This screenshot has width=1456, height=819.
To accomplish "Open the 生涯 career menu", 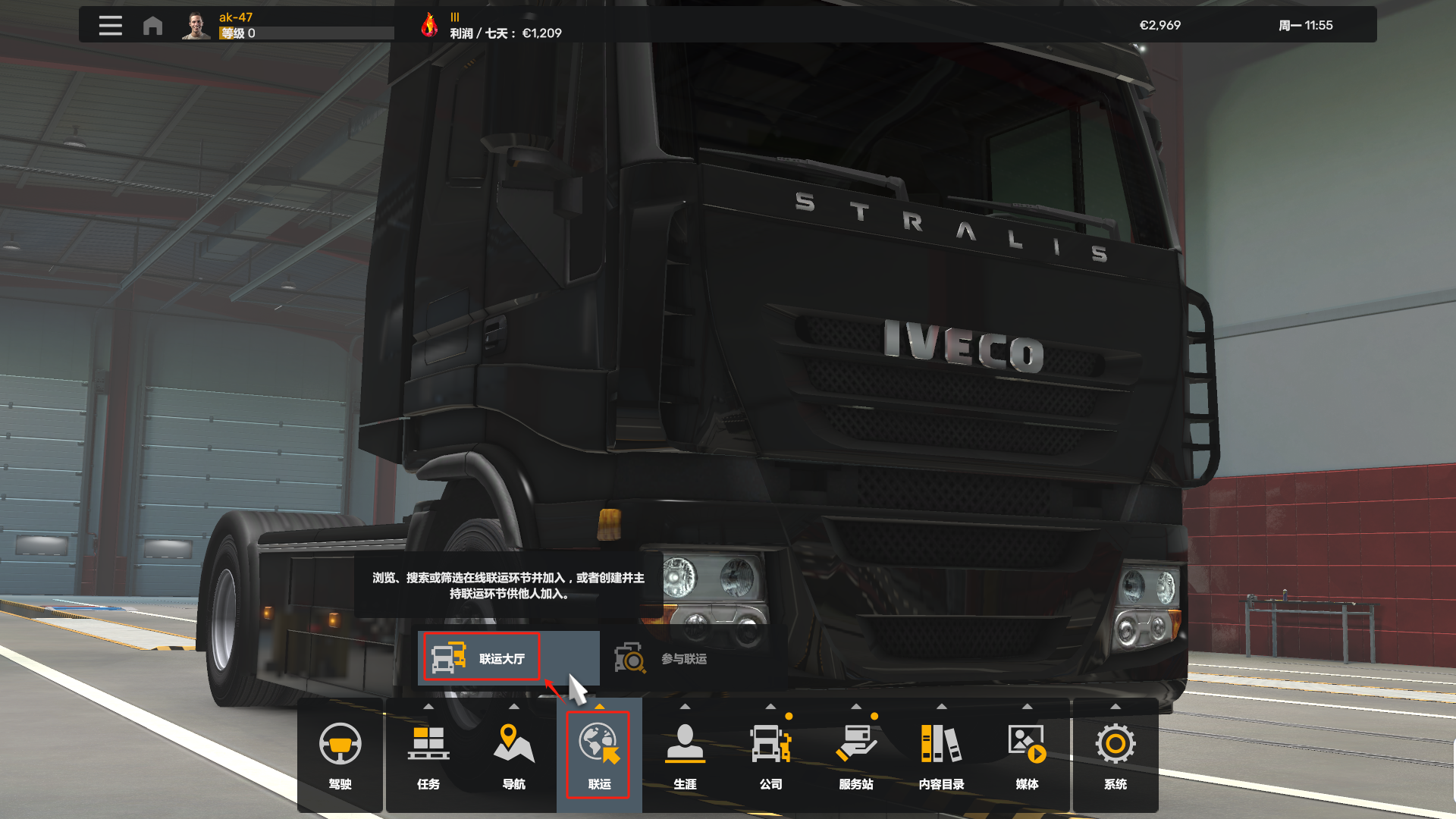I will [685, 755].
